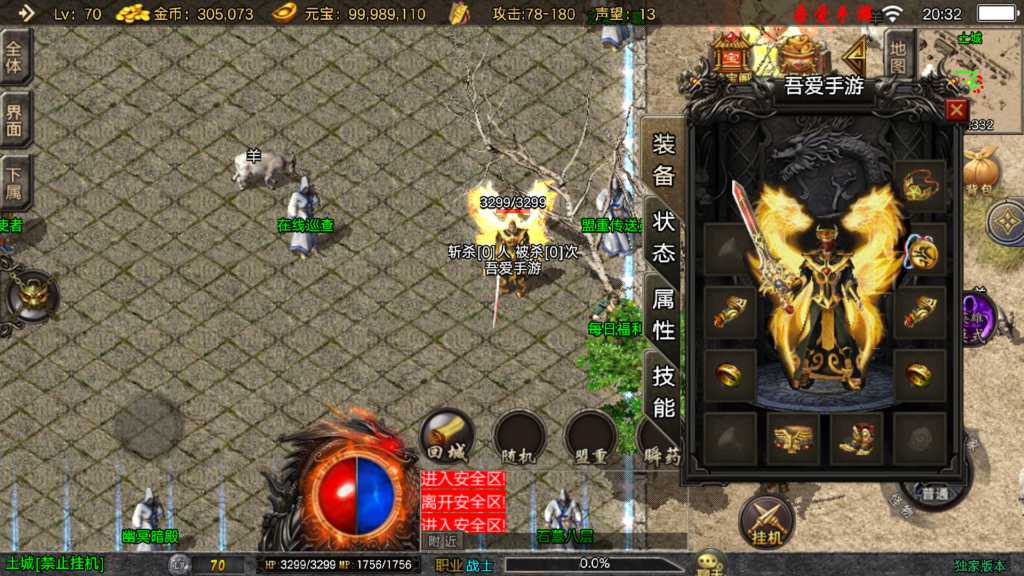Use the 回城 return-to-town scroll
Screen dimensions: 1024x576
(x=446, y=436)
